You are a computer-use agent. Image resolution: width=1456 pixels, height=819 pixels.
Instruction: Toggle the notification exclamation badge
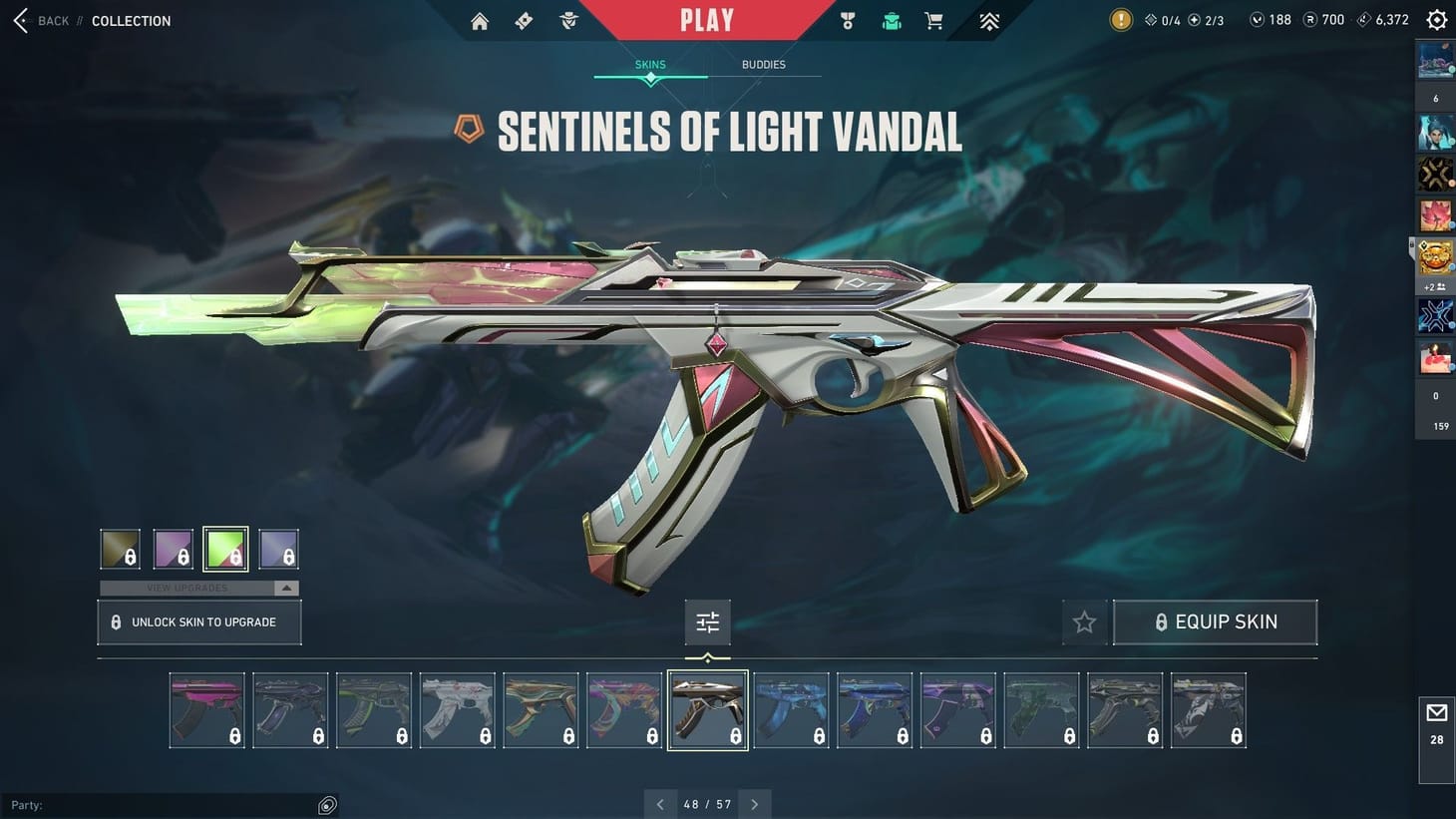1117,18
